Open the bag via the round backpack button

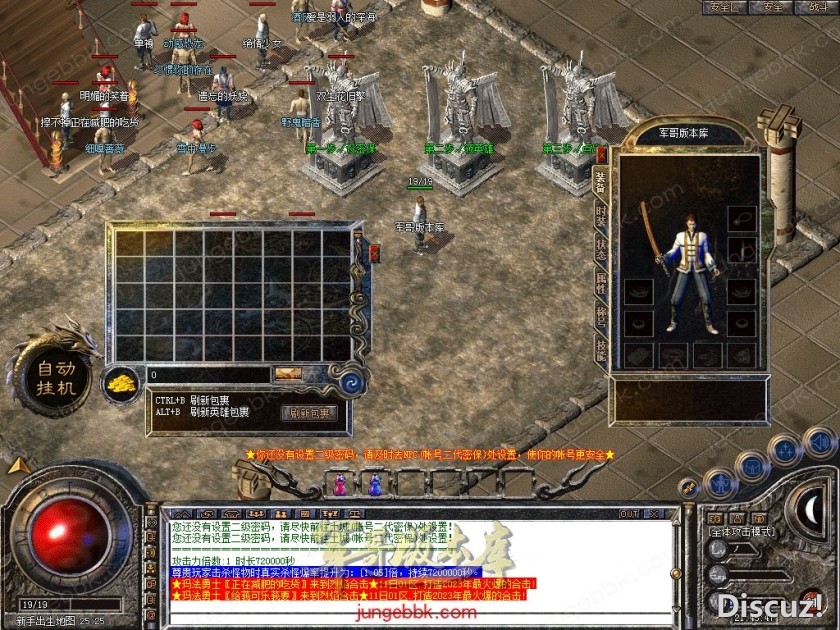point(752,465)
